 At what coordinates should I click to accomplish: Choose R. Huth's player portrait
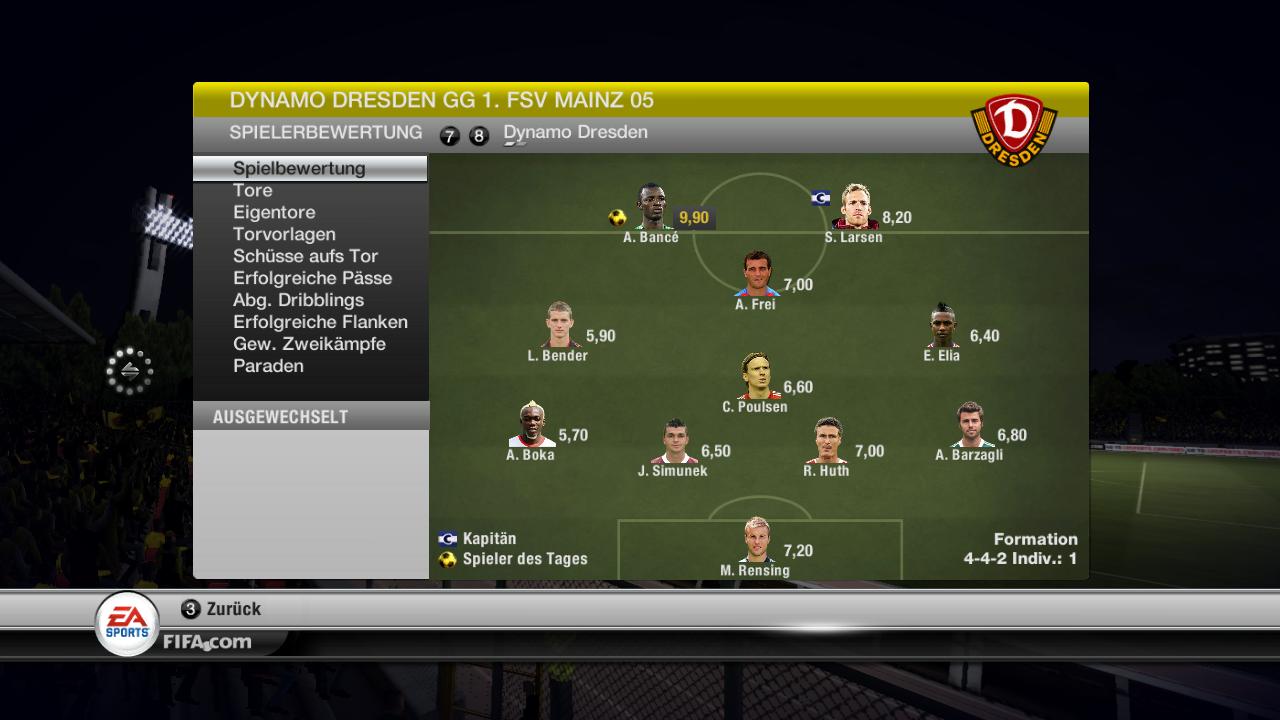pos(827,441)
